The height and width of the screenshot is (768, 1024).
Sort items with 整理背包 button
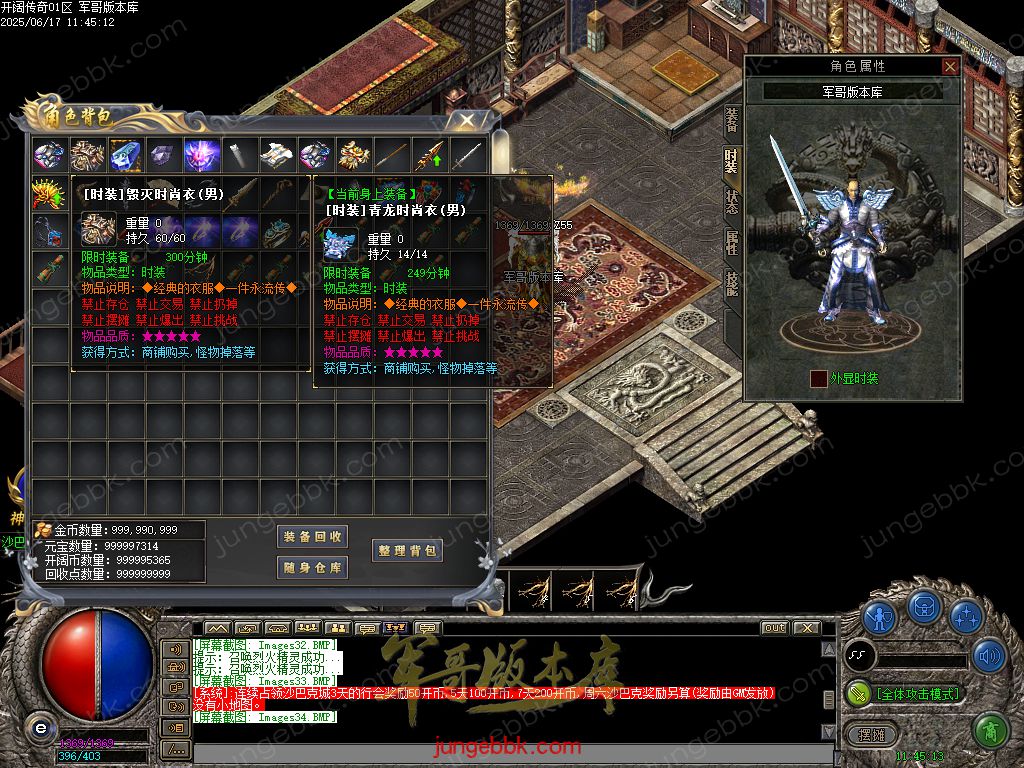[x=407, y=551]
